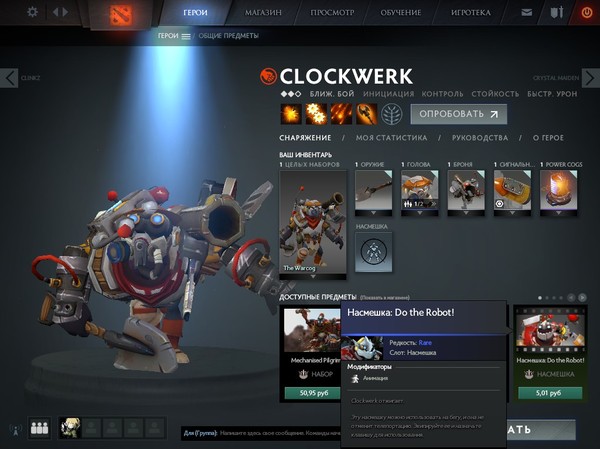Go to next hero Crystal Maiden arrow

590,78
